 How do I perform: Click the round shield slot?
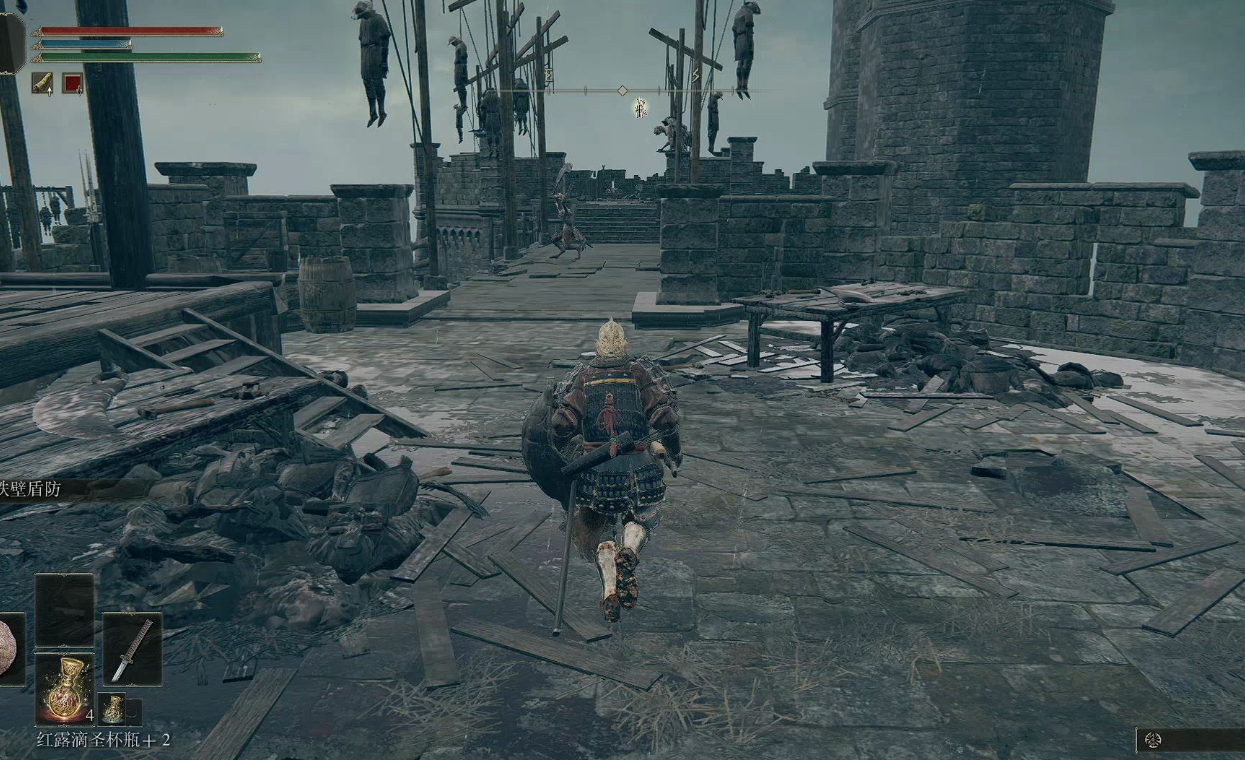tap(10, 649)
